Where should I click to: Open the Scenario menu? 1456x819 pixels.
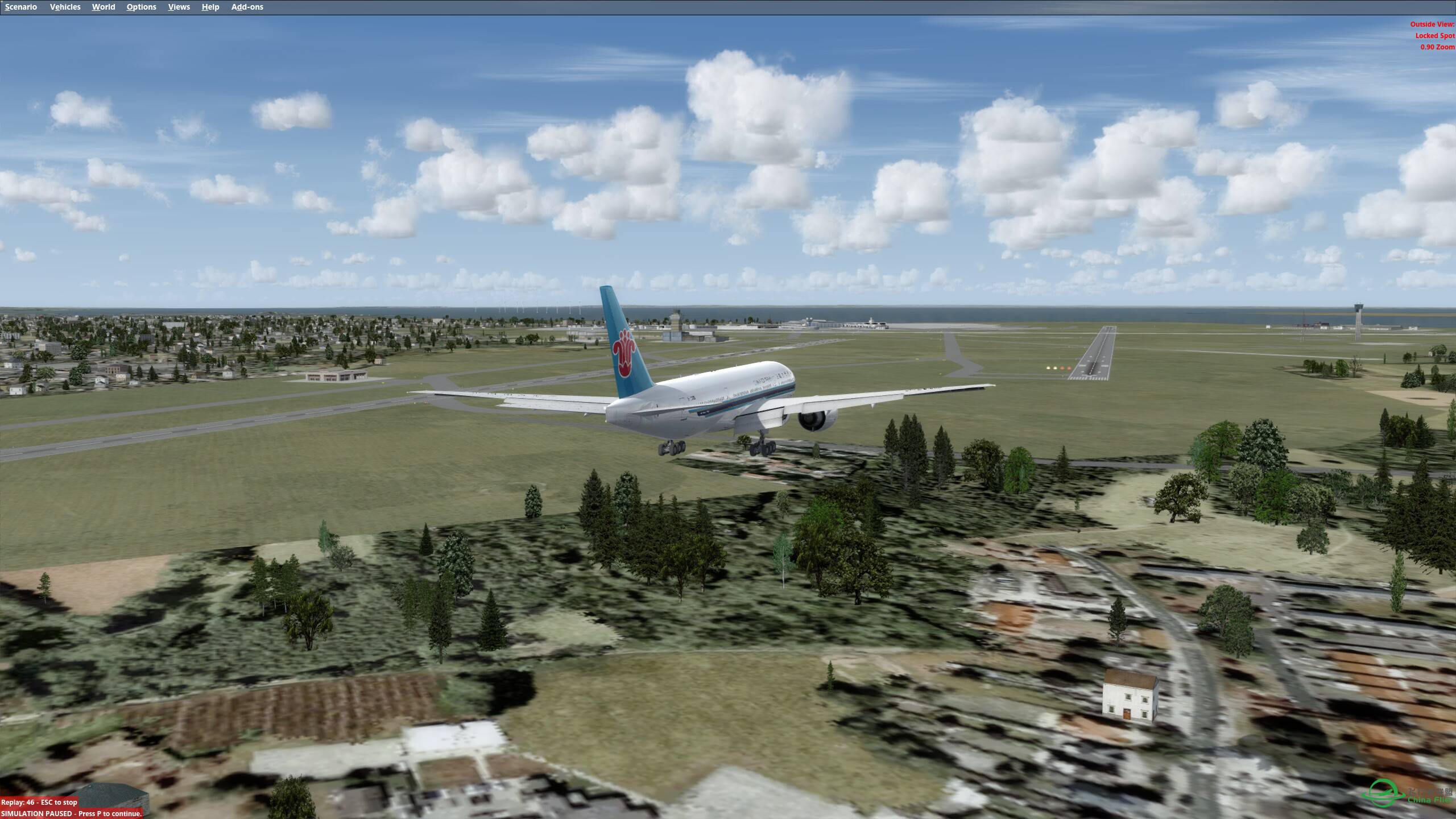[x=21, y=7]
